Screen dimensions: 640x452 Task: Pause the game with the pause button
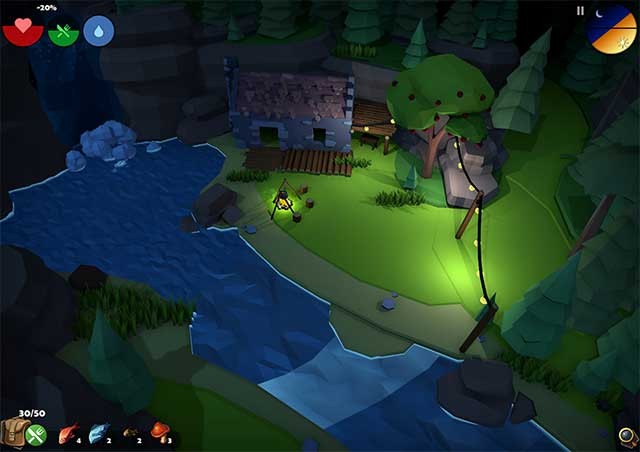[580, 11]
